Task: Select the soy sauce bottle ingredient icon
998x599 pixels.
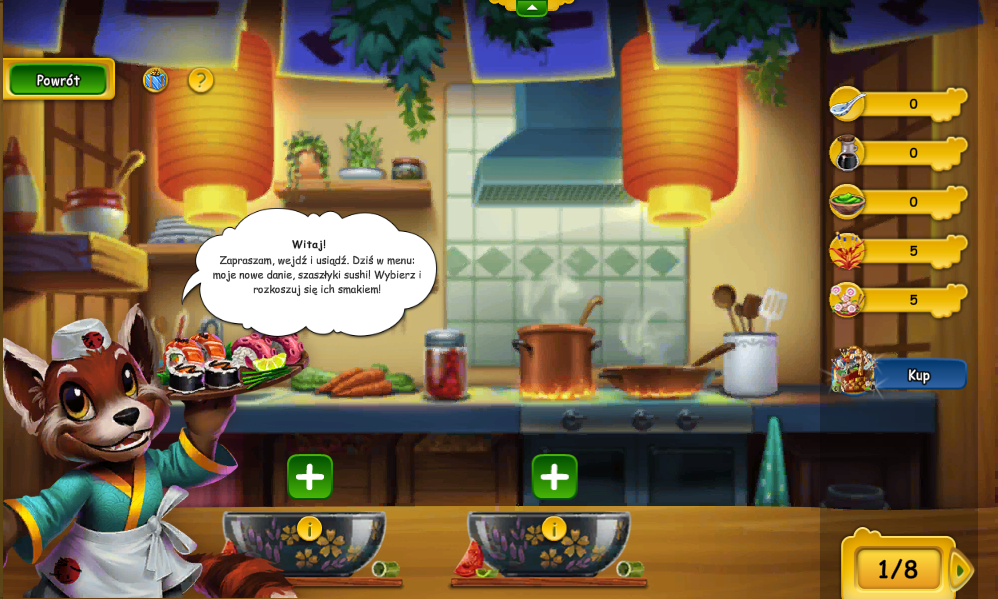Action: (847, 152)
